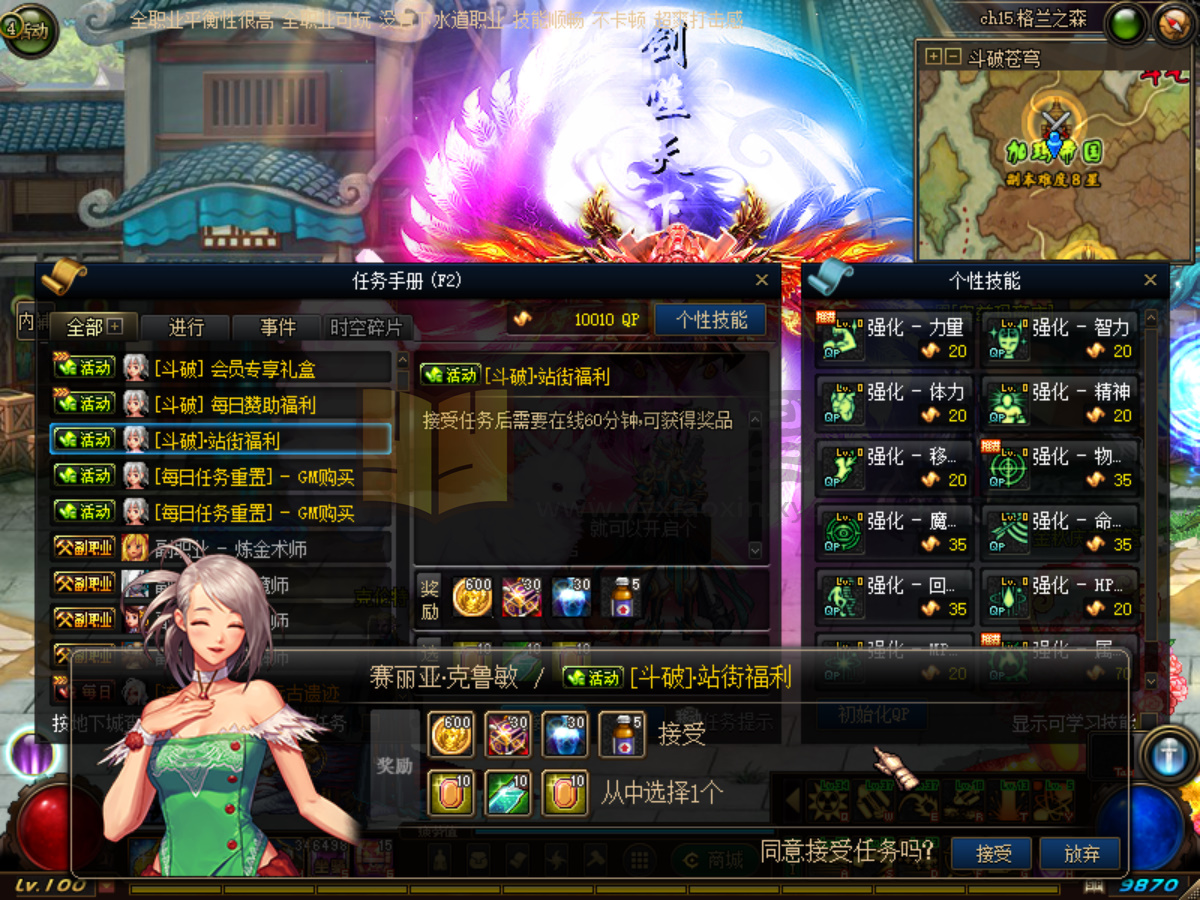The image size is (1200, 900).
Task: Close the 个性技能 skills panel
Action: 1150,281
